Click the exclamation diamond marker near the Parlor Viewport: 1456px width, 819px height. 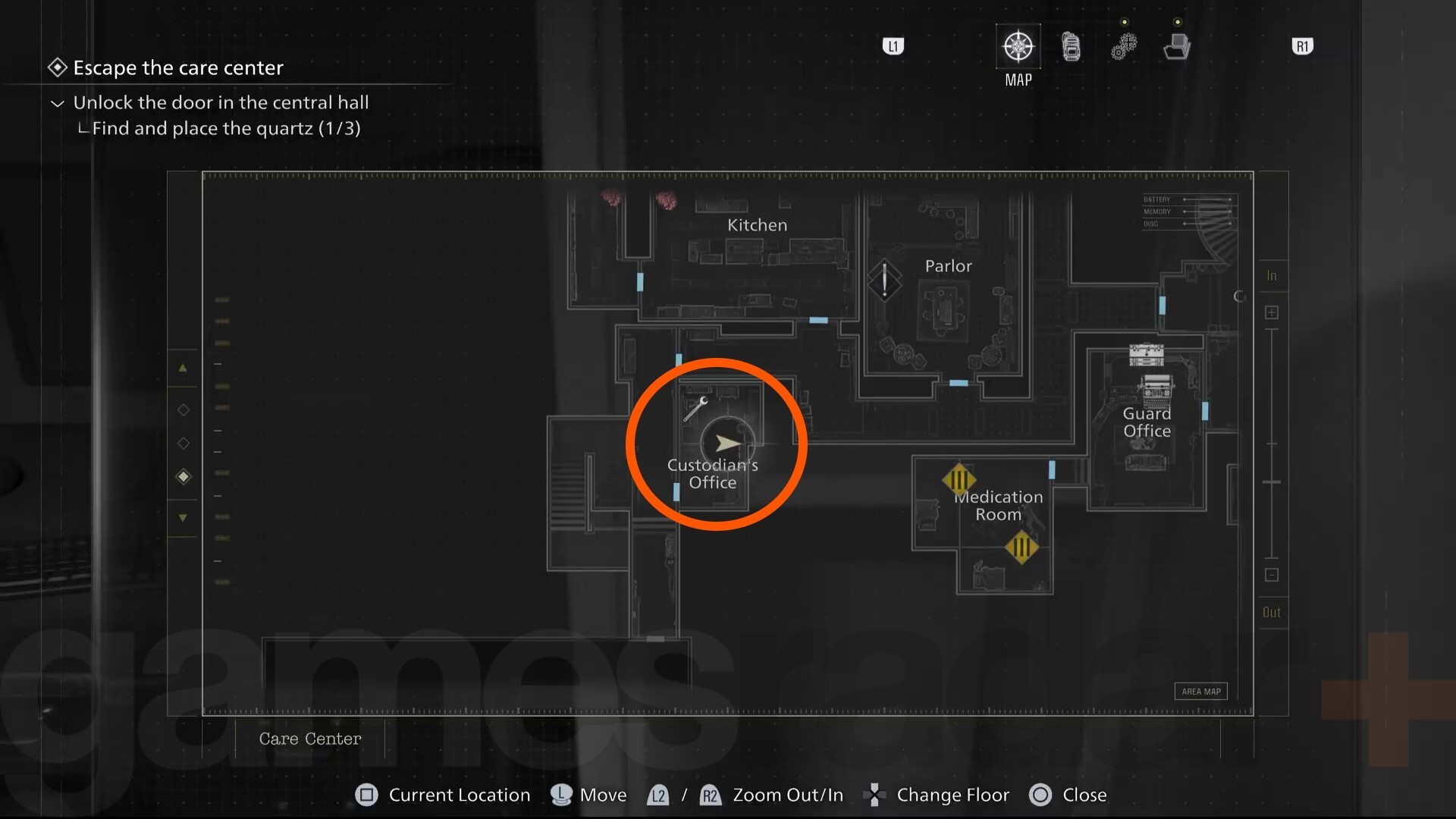click(884, 281)
